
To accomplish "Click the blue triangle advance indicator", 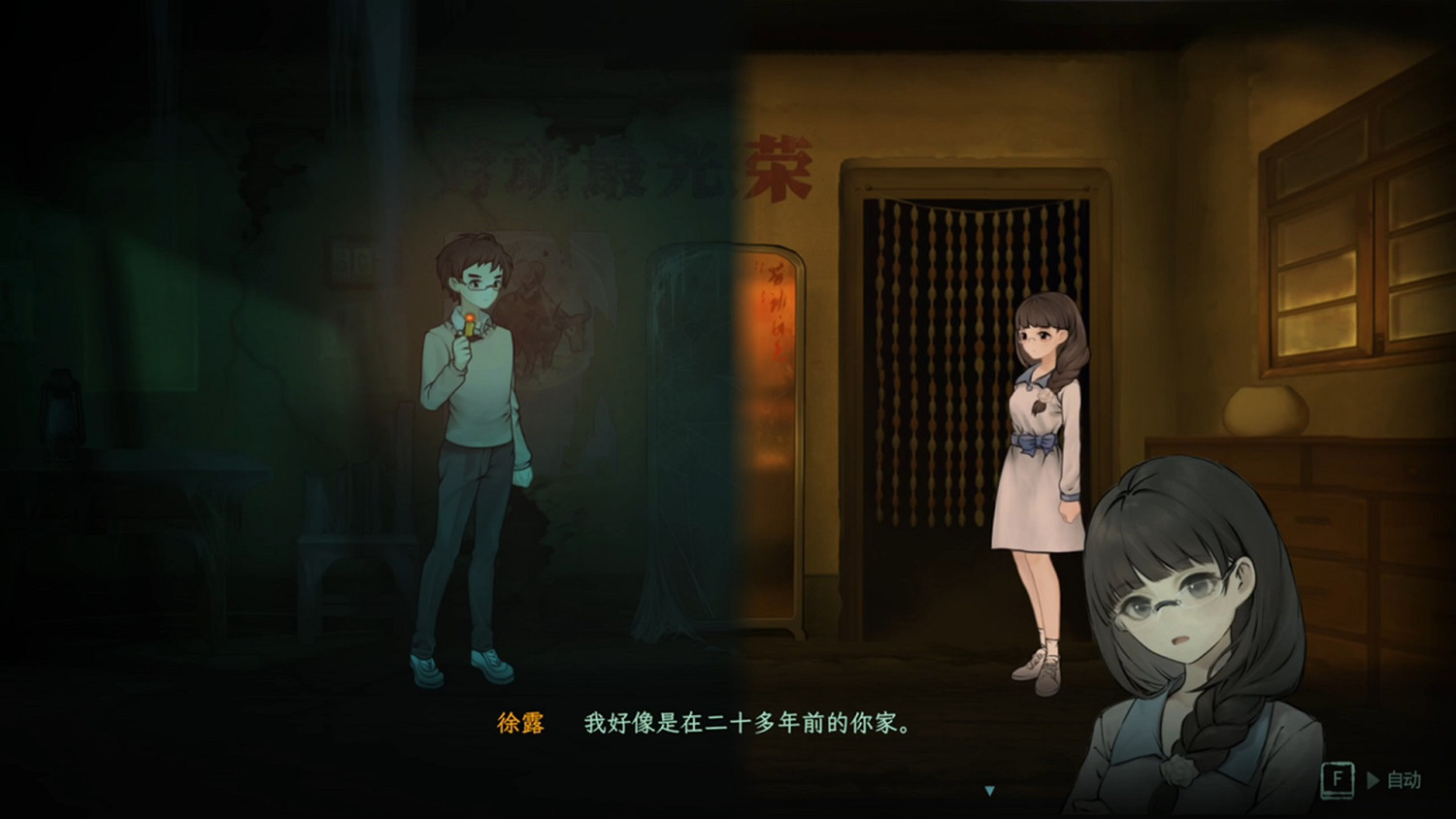I will 991,789.
